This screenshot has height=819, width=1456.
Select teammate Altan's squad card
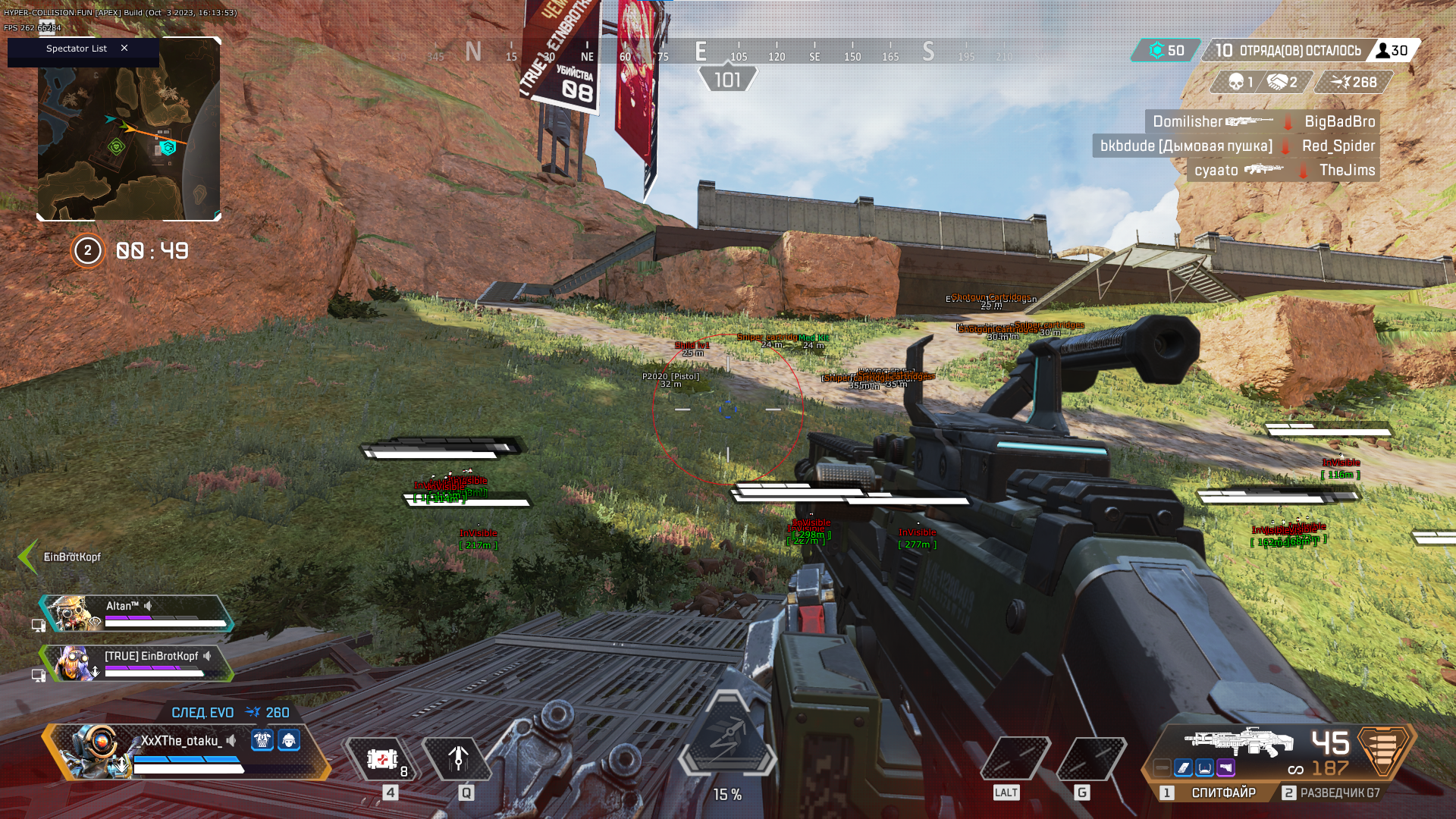click(x=136, y=613)
